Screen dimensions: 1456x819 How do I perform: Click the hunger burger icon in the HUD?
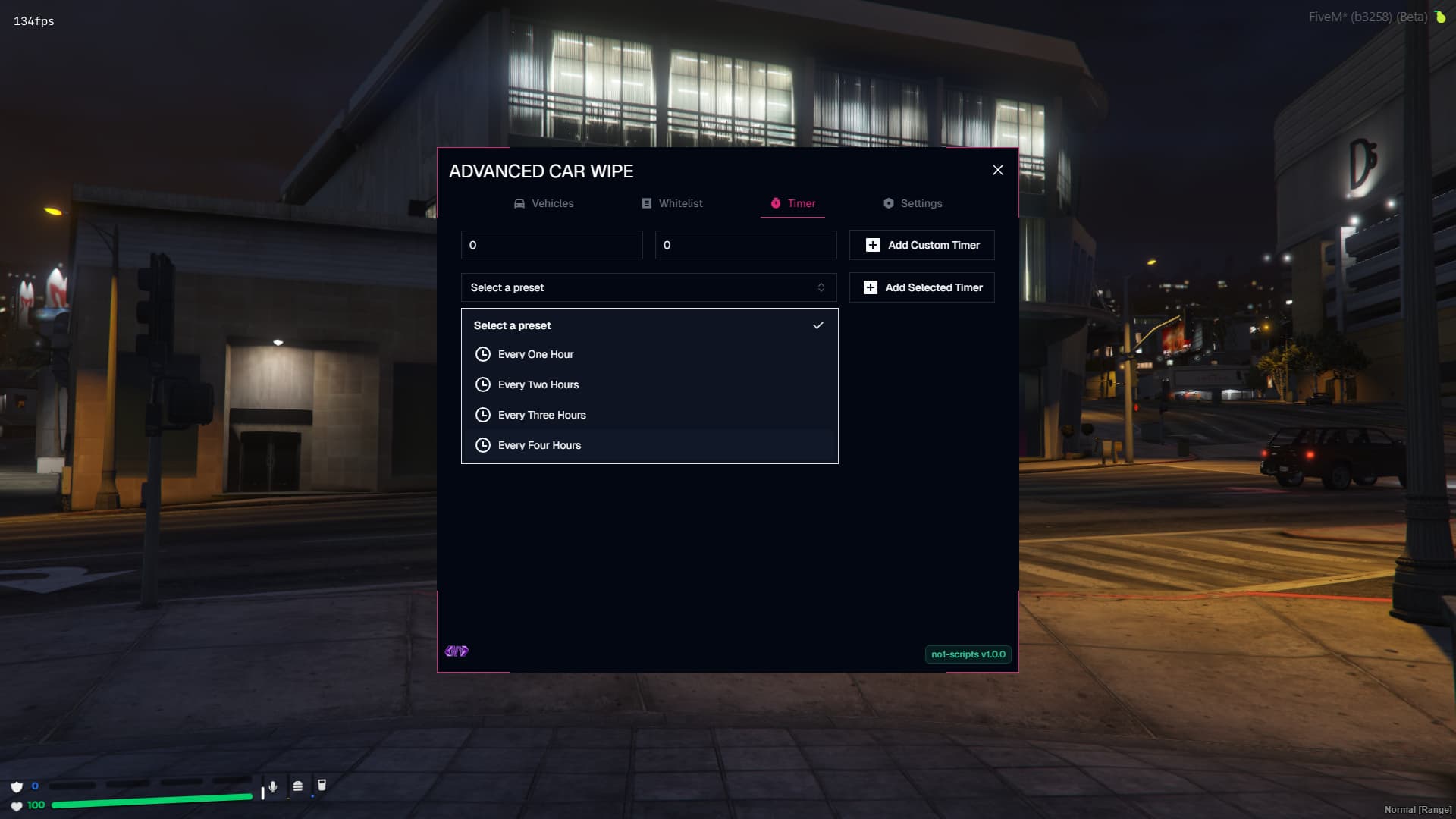coord(299,787)
